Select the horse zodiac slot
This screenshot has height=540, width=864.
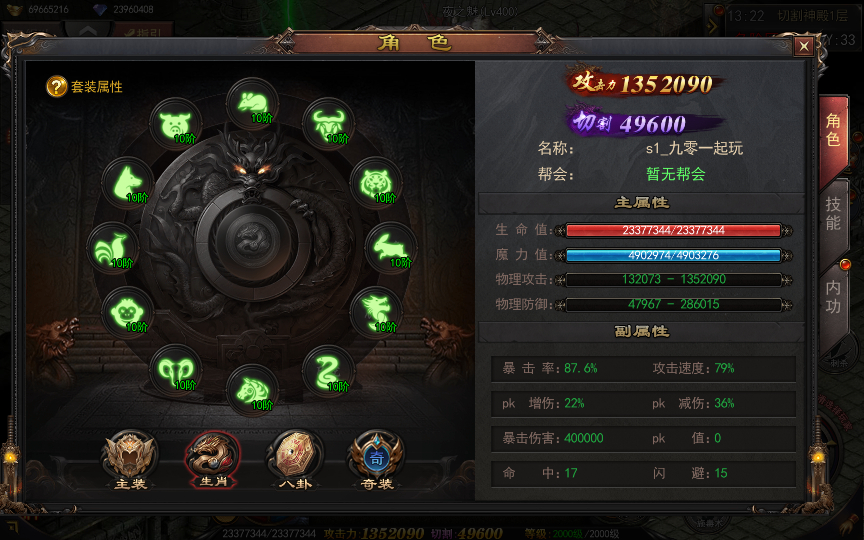[x=251, y=390]
